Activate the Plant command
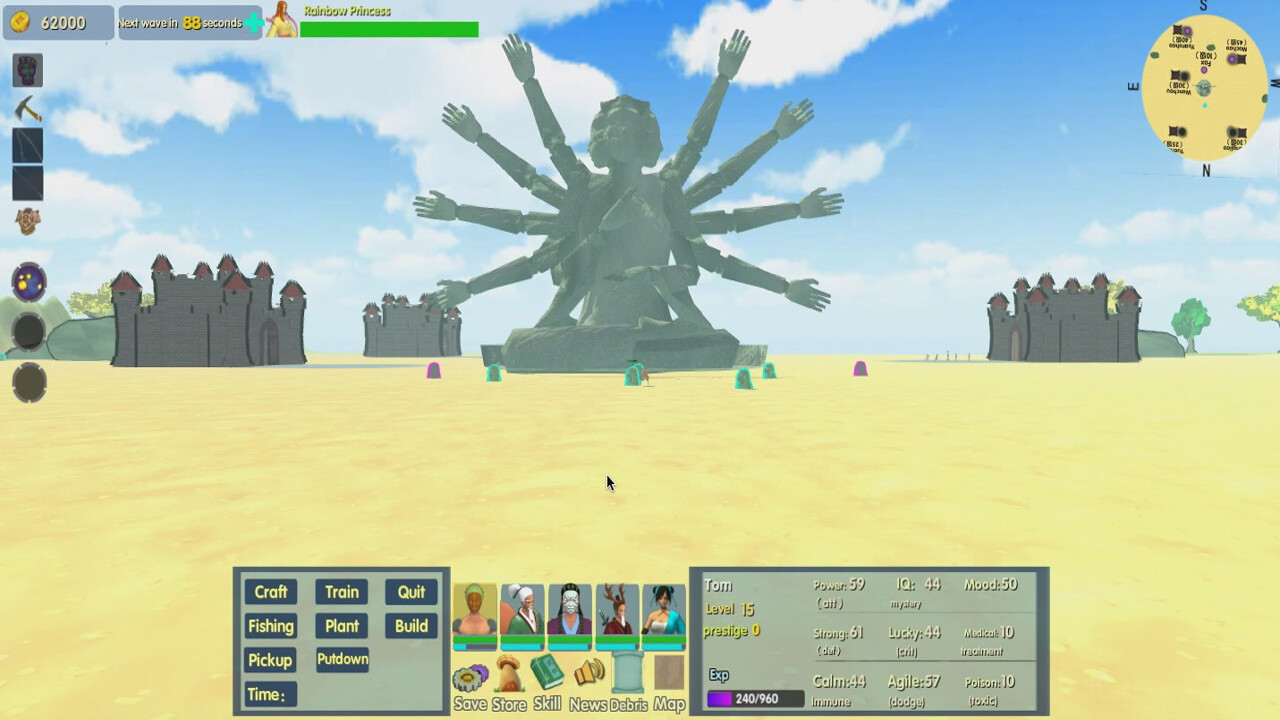The height and width of the screenshot is (720, 1280). click(x=341, y=626)
